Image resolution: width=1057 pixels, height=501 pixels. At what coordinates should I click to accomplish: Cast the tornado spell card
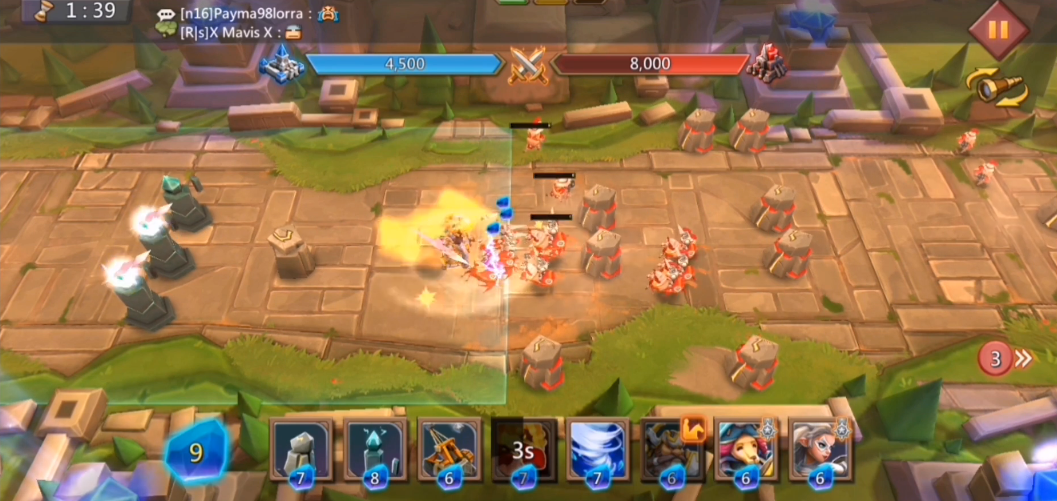click(598, 450)
